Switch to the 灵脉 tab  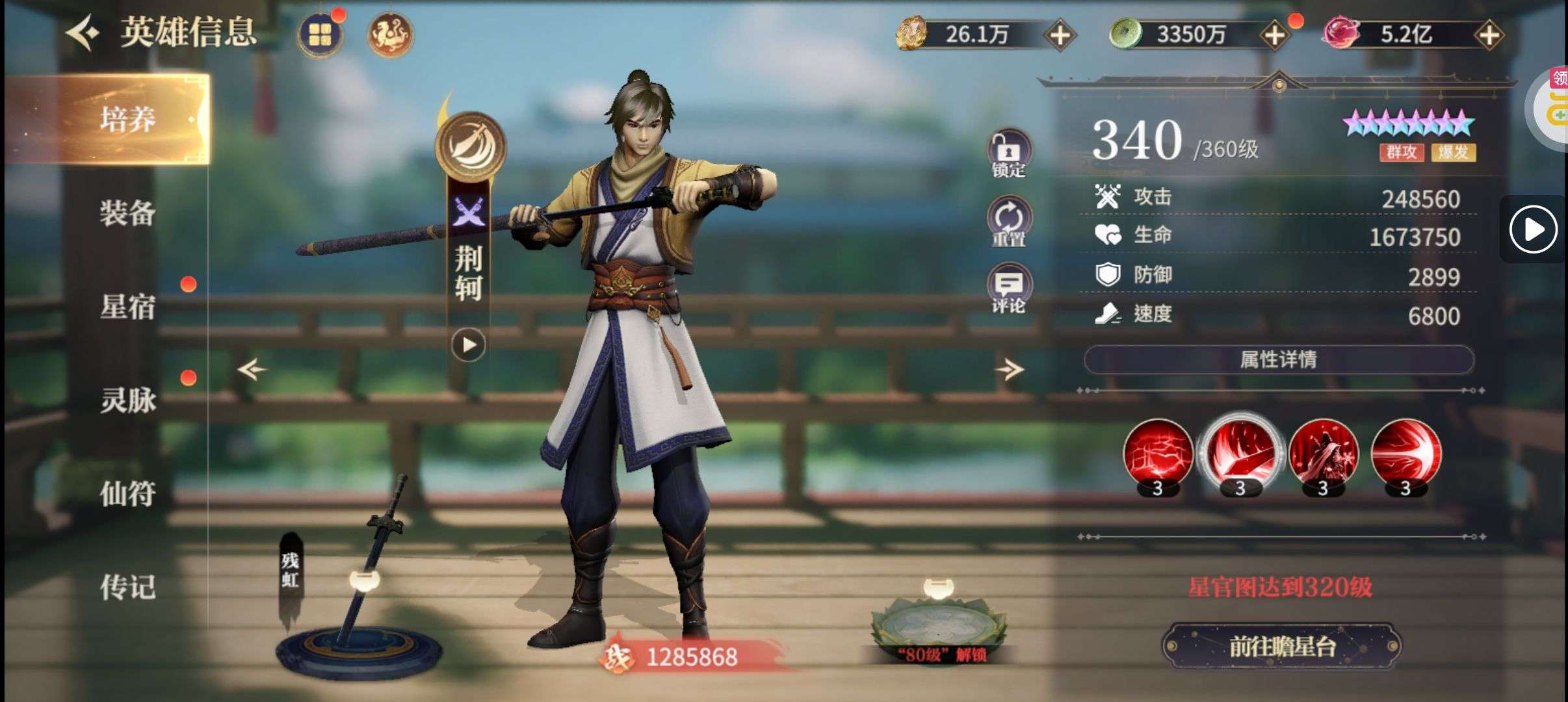tap(127, 400)
